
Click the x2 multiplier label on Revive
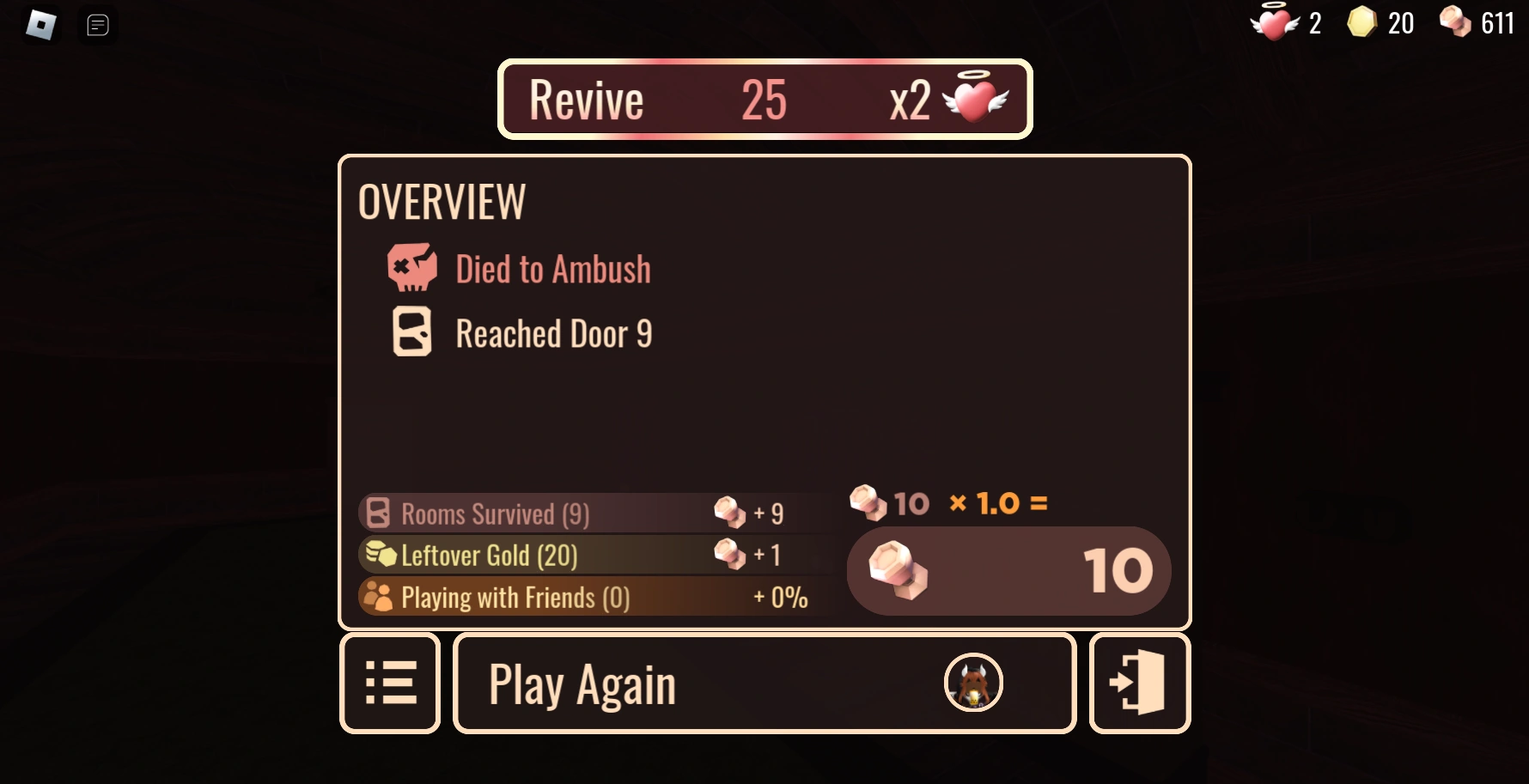908,99
